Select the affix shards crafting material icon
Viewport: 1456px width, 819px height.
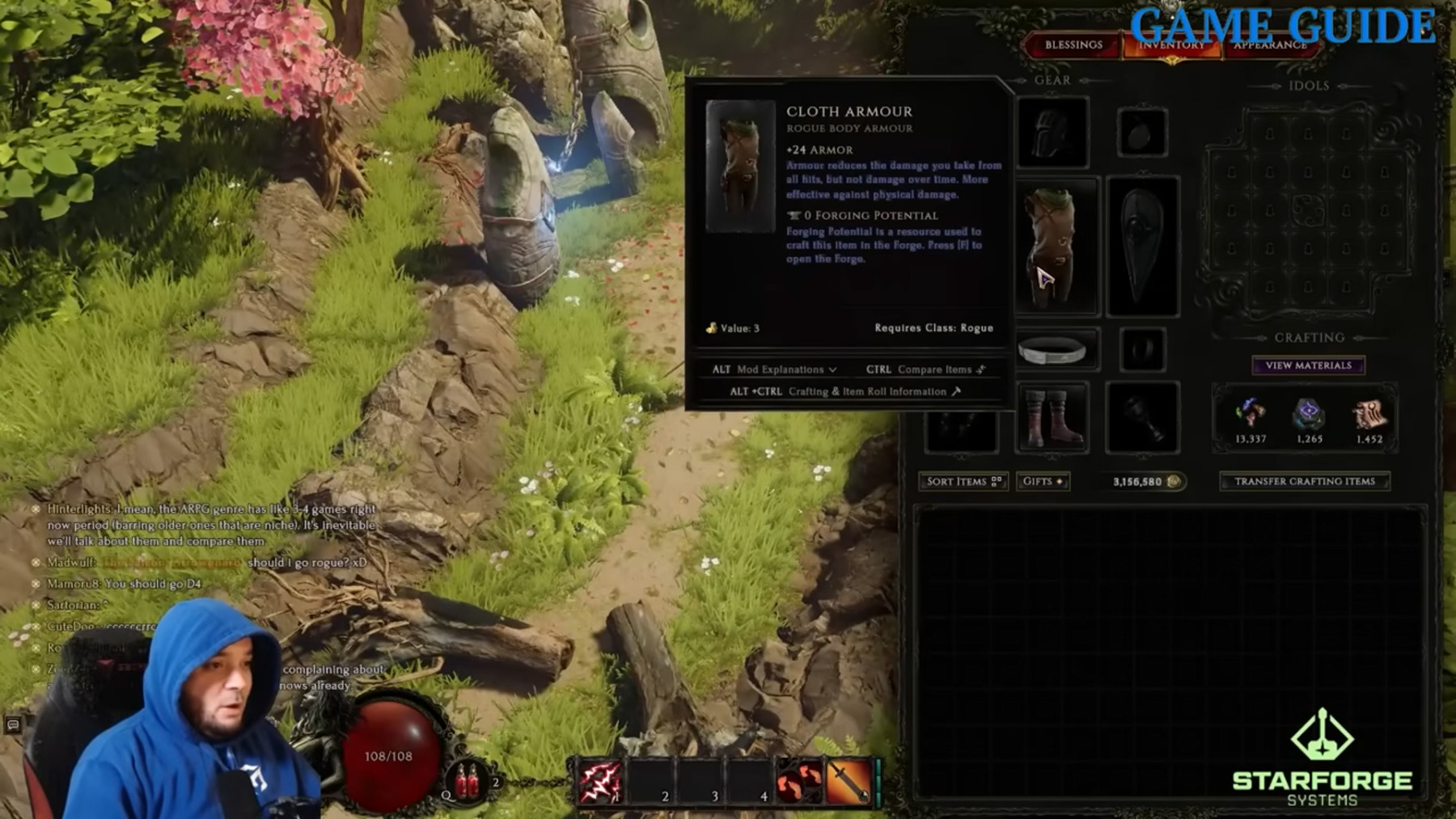pyautogui.click(x=1250, y=414)
